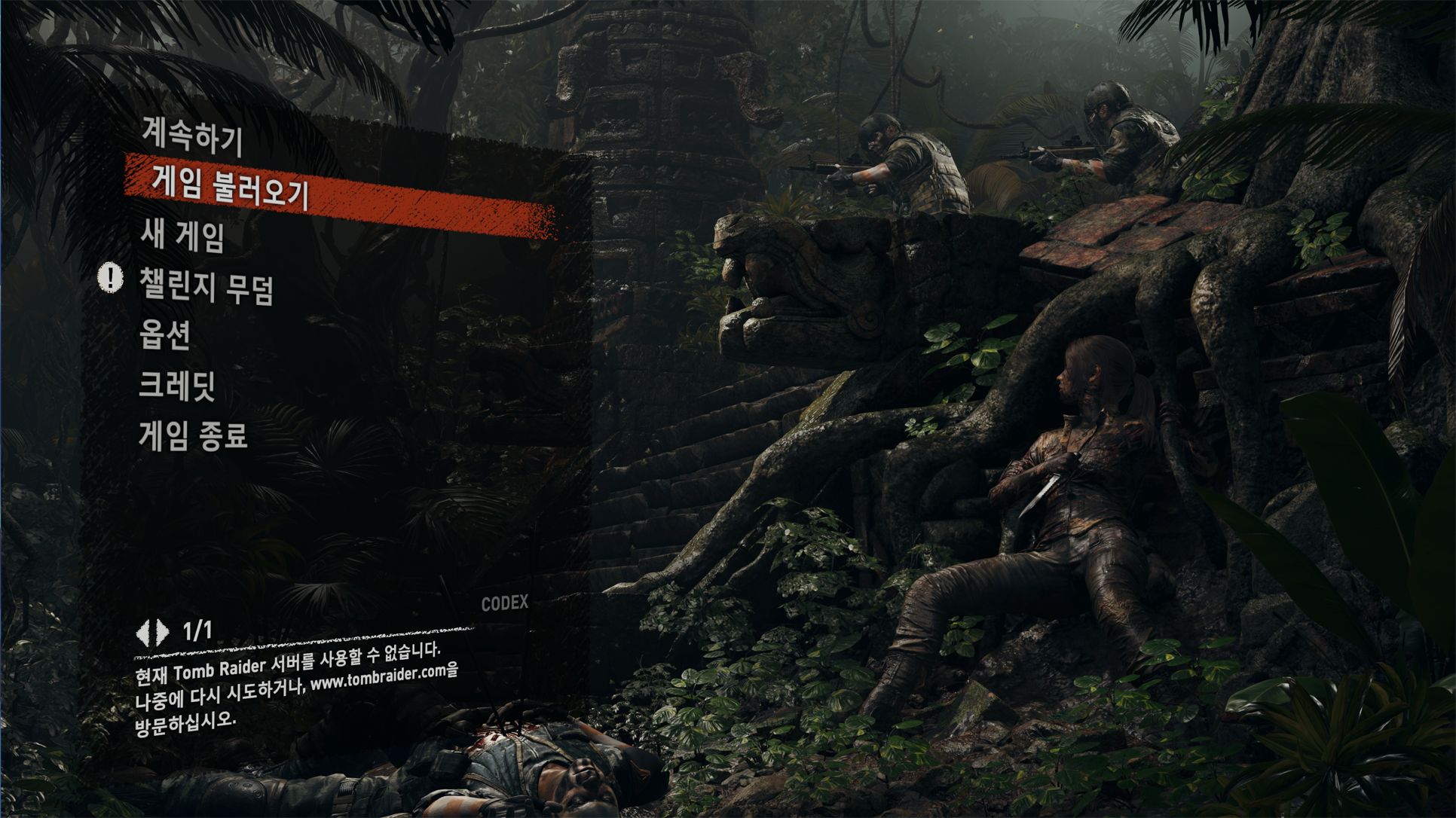Image resolution: width=1456 pixels, height=818 pixels.
Task: Open the 챌린지 무덤 challenge tombs
Action: tap(206, 285)
